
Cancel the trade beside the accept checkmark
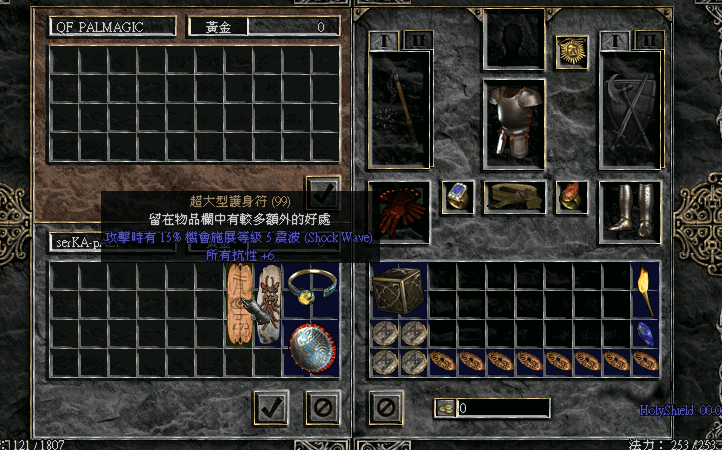point(322,407)
